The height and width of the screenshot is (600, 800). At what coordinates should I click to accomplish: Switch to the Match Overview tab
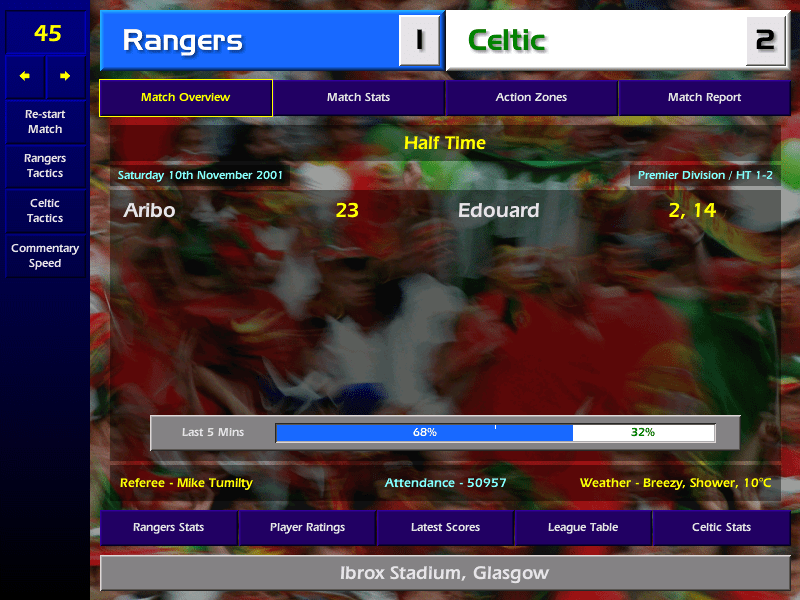point(185,98)
